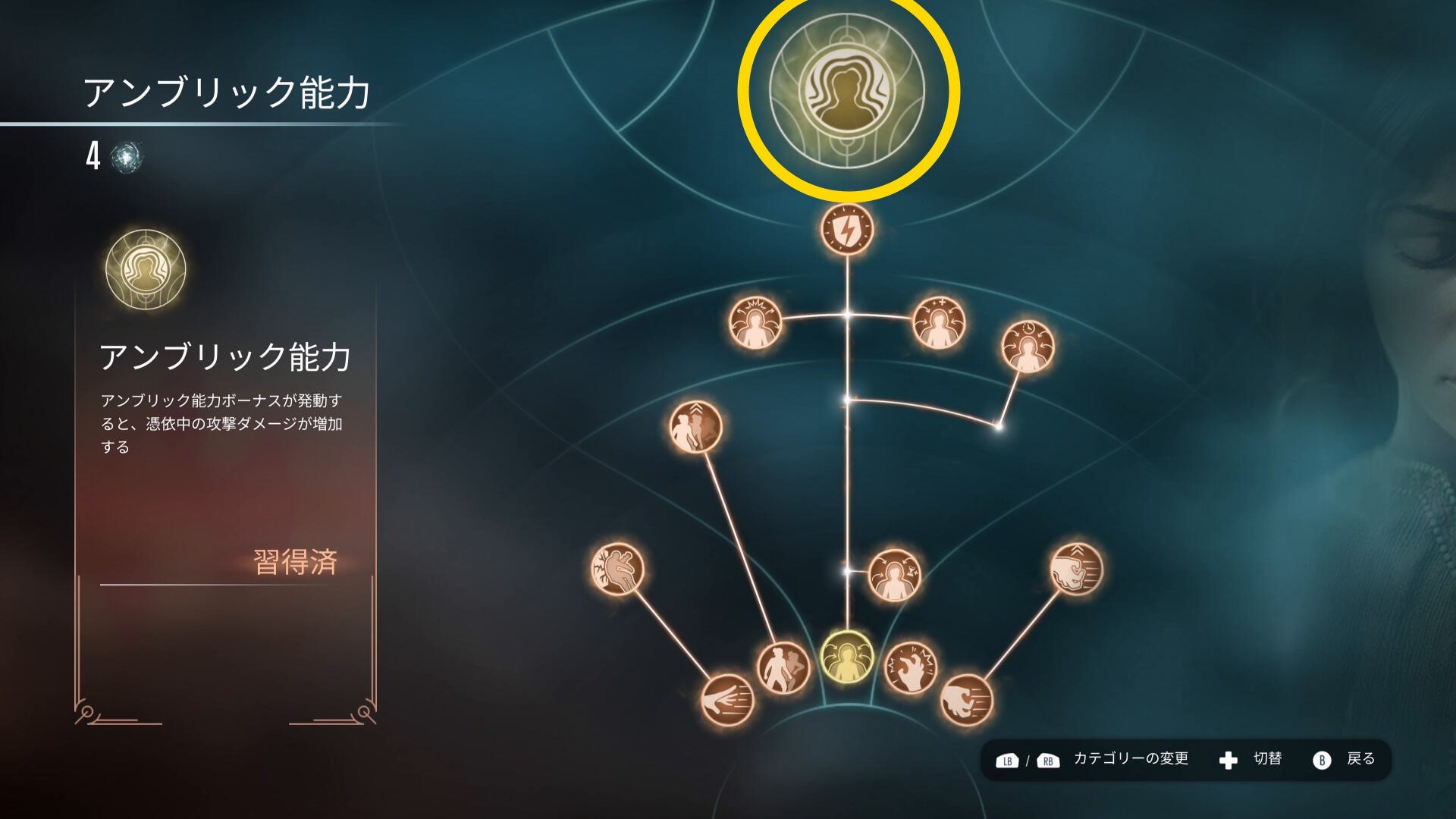Choose the plain rushing fist skill node
Image resolution: width=1456 pixels, height=819 pixels.
point(967,700)
